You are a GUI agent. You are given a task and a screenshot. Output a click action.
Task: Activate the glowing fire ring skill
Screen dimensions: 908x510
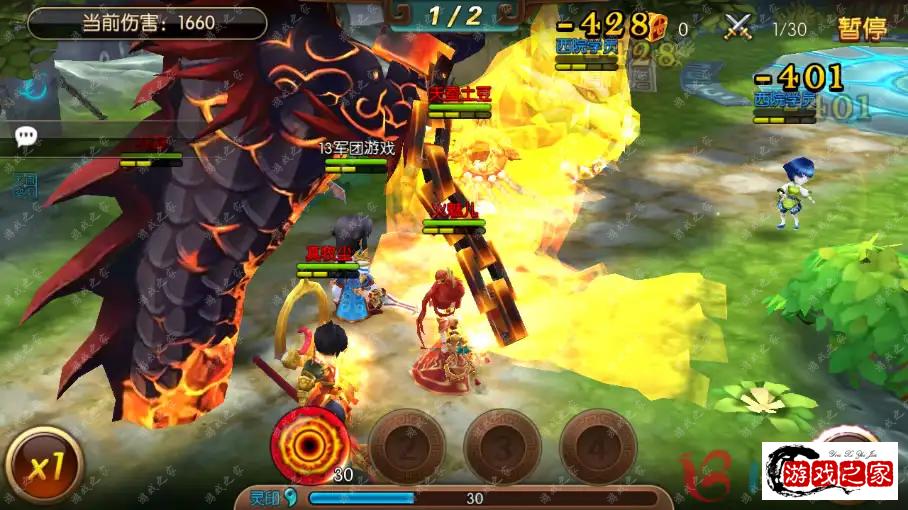pyautogui.click(x=310, y=444)
